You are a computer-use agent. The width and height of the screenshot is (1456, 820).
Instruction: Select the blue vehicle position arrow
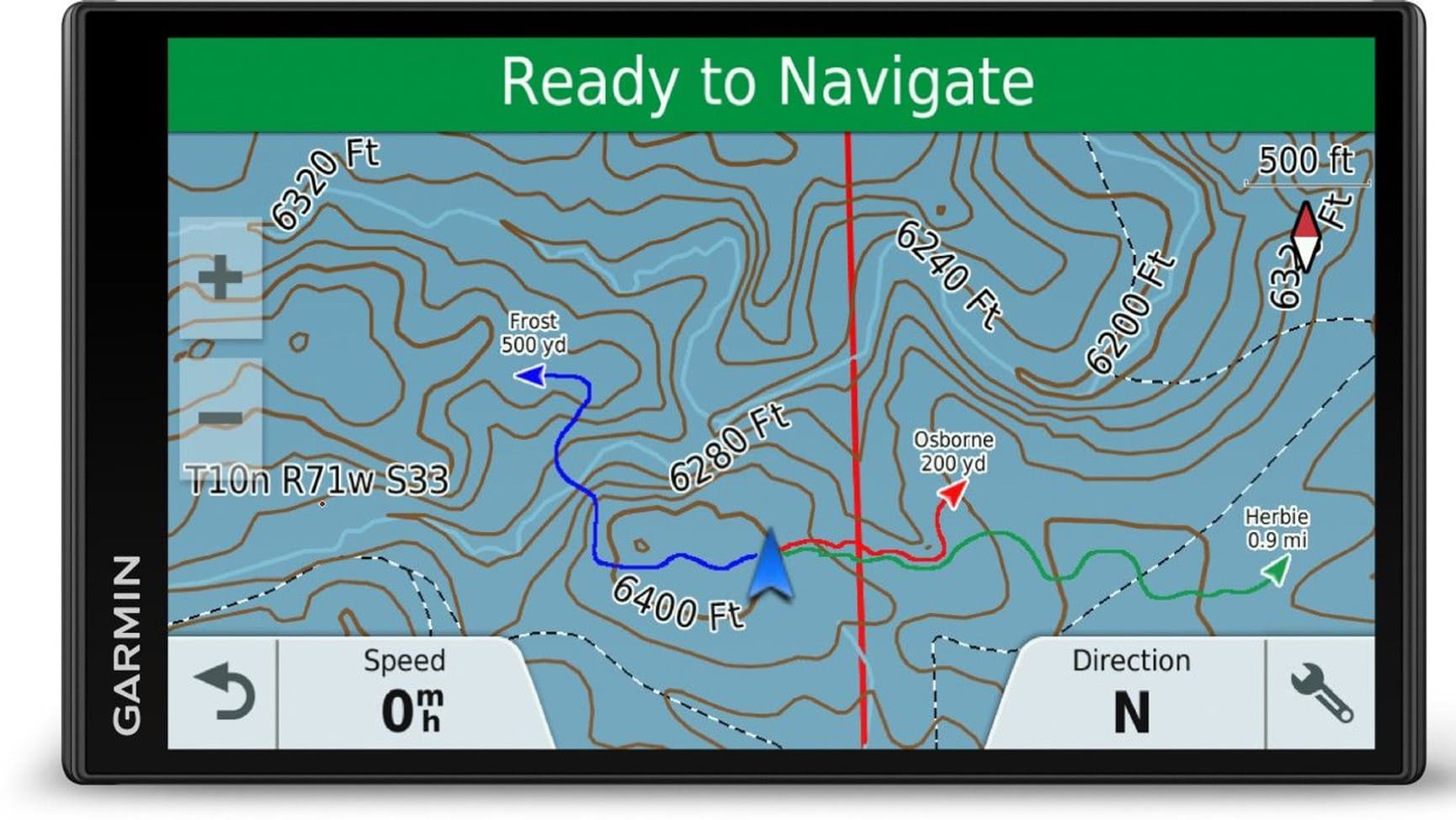770,566
